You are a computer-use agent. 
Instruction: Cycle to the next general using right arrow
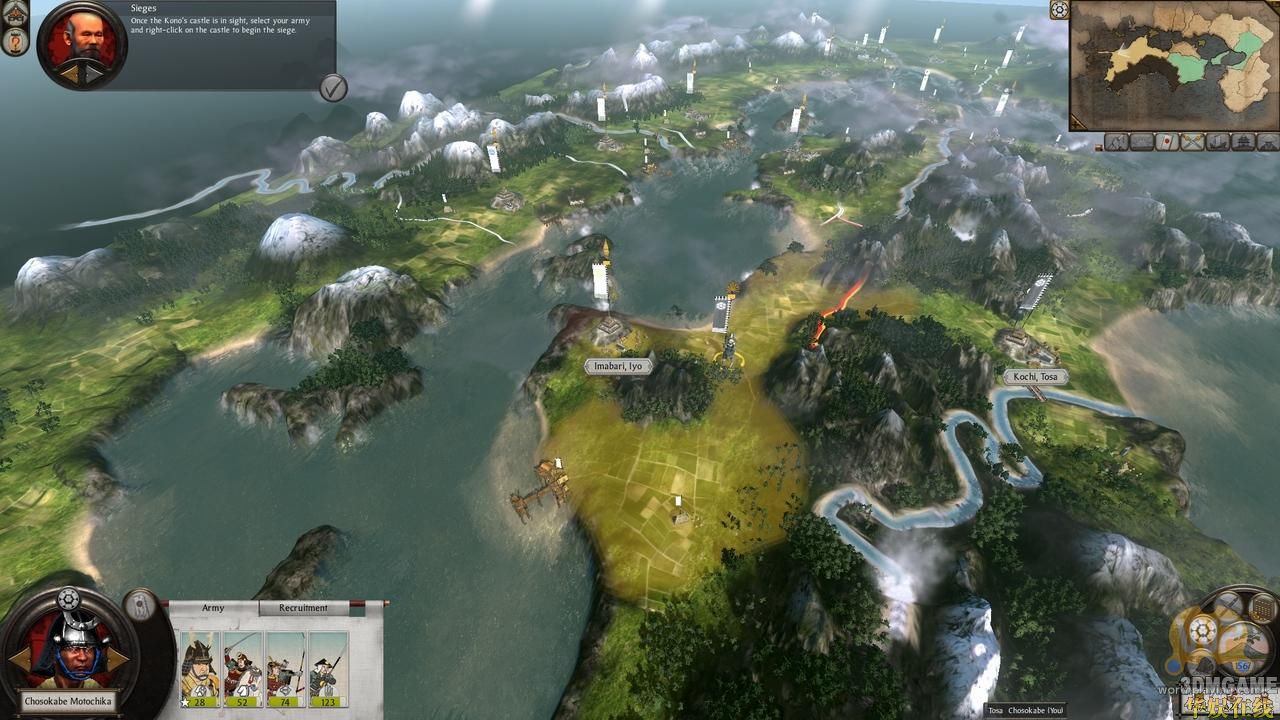(118, 659)
